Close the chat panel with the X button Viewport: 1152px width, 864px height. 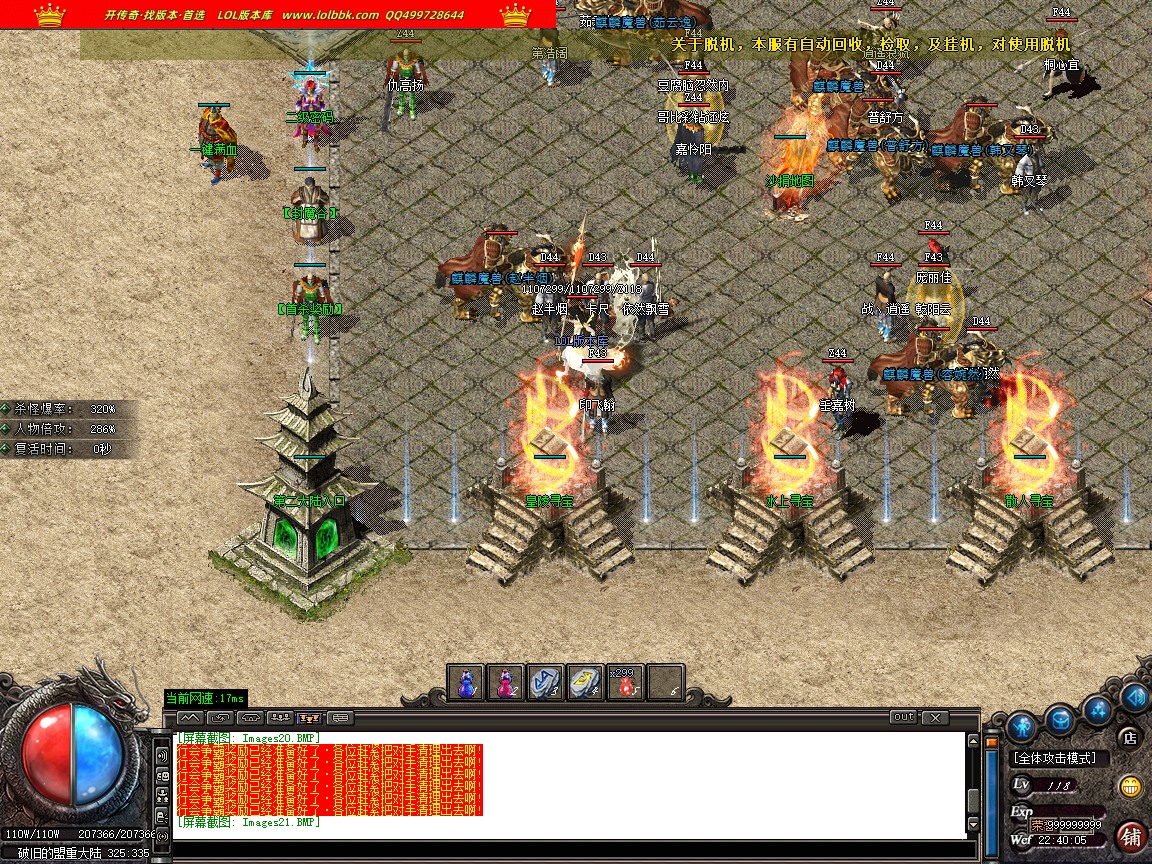coord(935,717)
